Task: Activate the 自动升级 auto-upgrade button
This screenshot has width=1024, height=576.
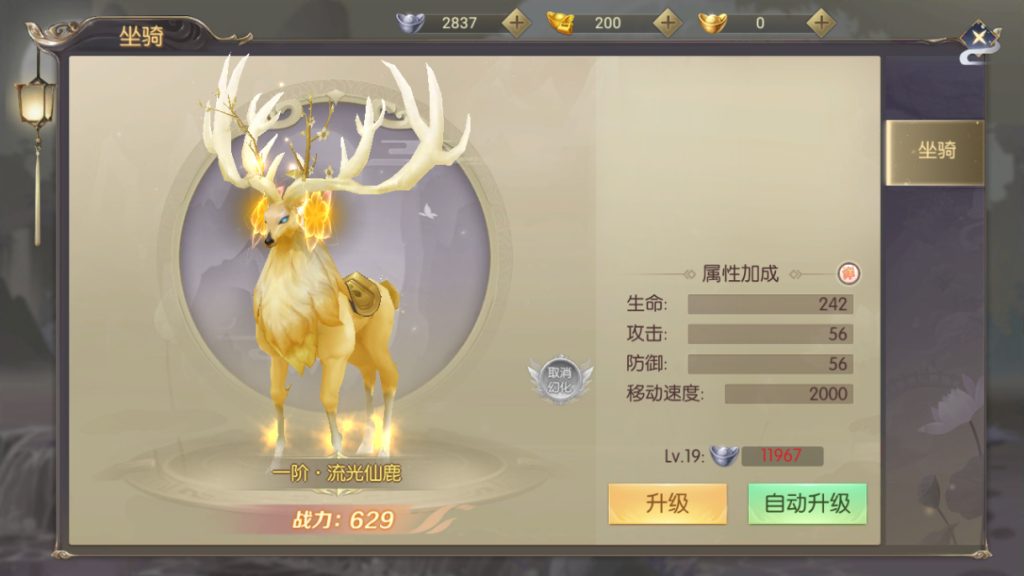Action: tap(807, 504)
